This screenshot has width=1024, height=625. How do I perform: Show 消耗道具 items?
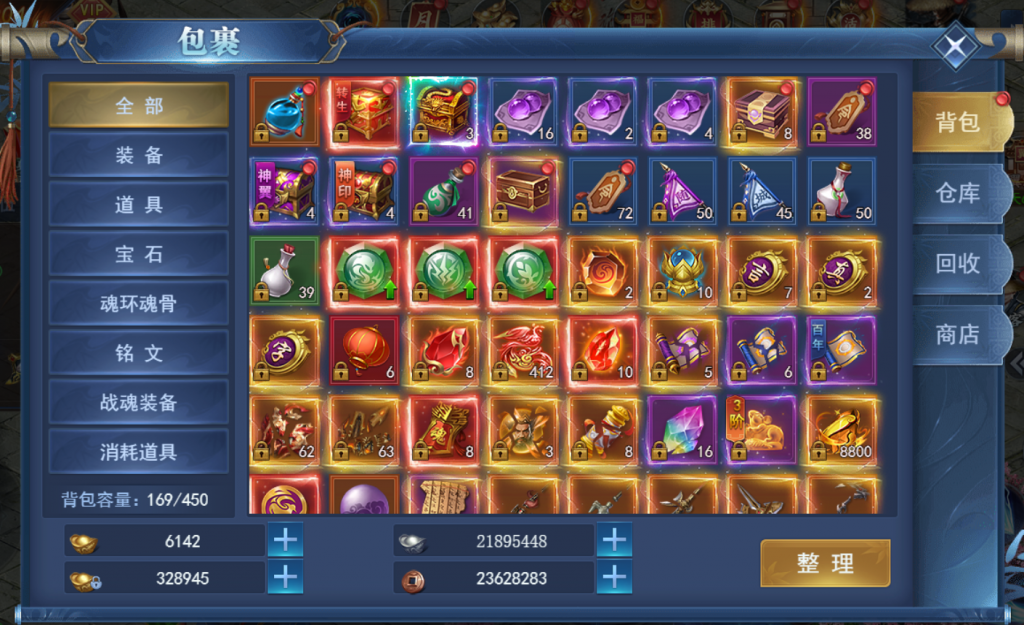pyautogui.click(x=139, y=452)
